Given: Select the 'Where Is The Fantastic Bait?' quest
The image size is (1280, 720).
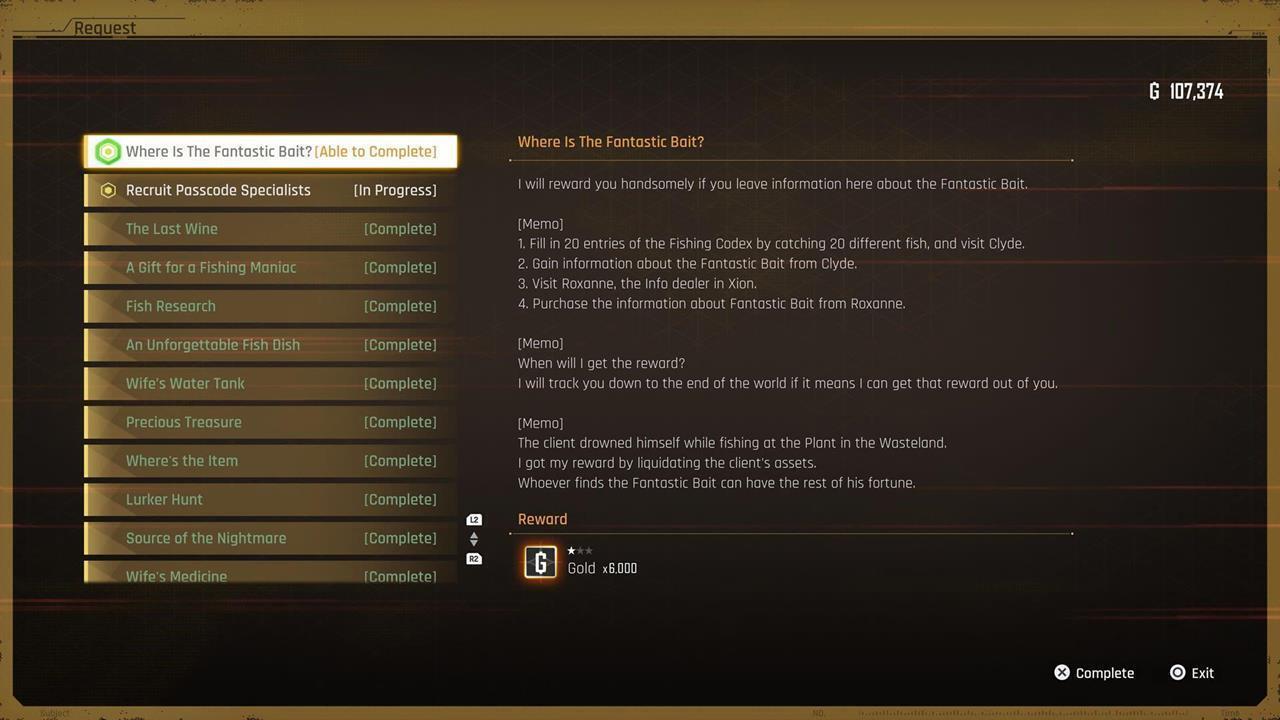Looking at the screenshot, I should (270, 151).
